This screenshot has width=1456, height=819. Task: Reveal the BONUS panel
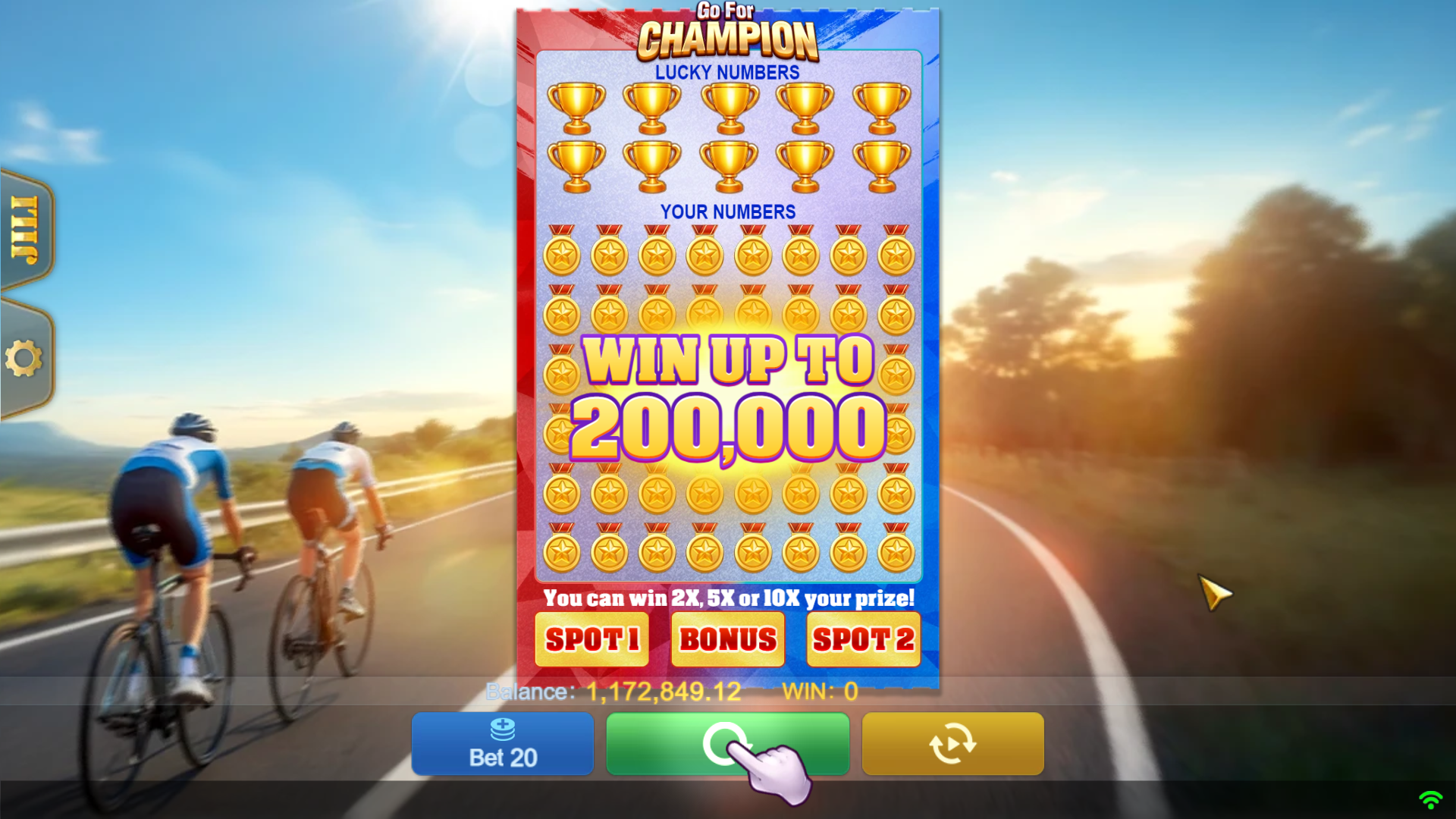[x=727, y=639]
